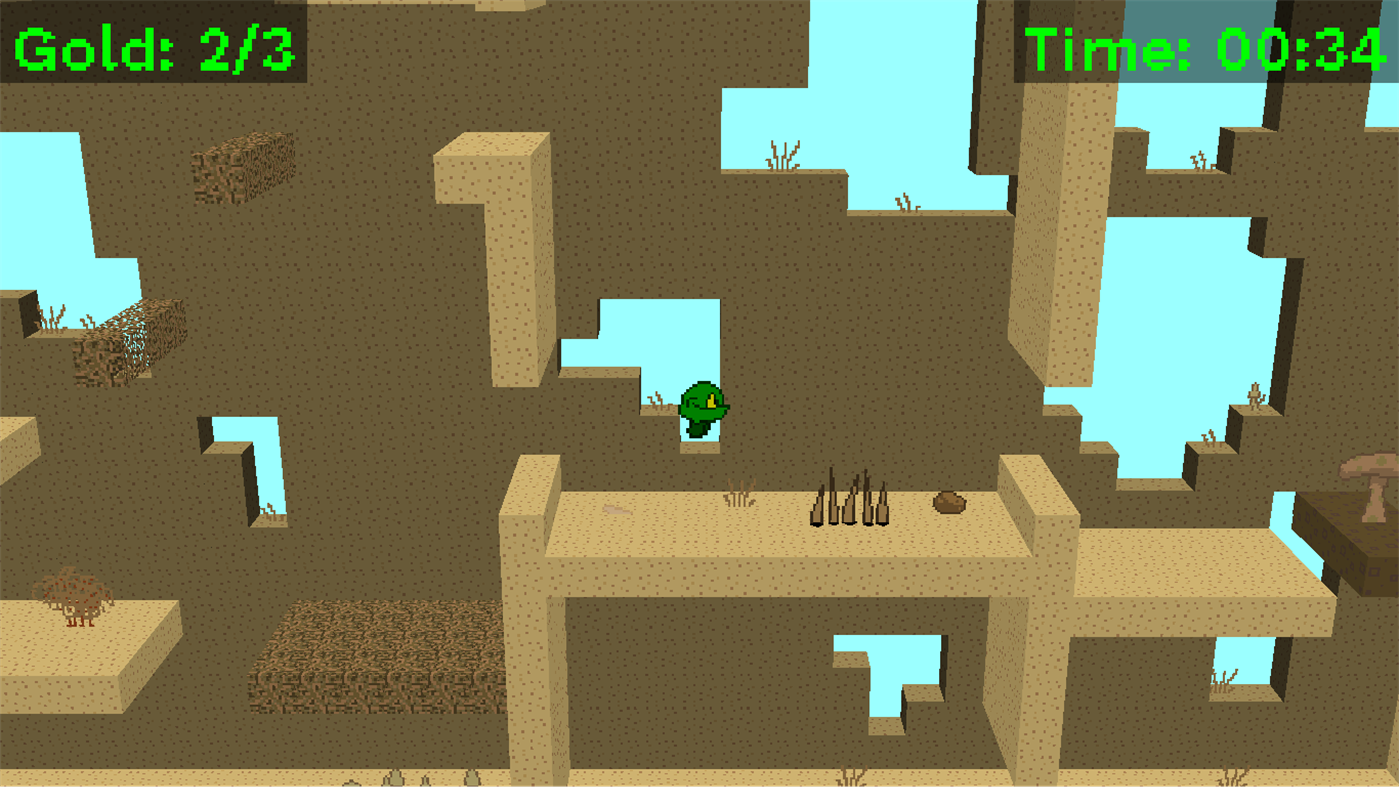Click the brown rock beside the spikes

(948, 503)
